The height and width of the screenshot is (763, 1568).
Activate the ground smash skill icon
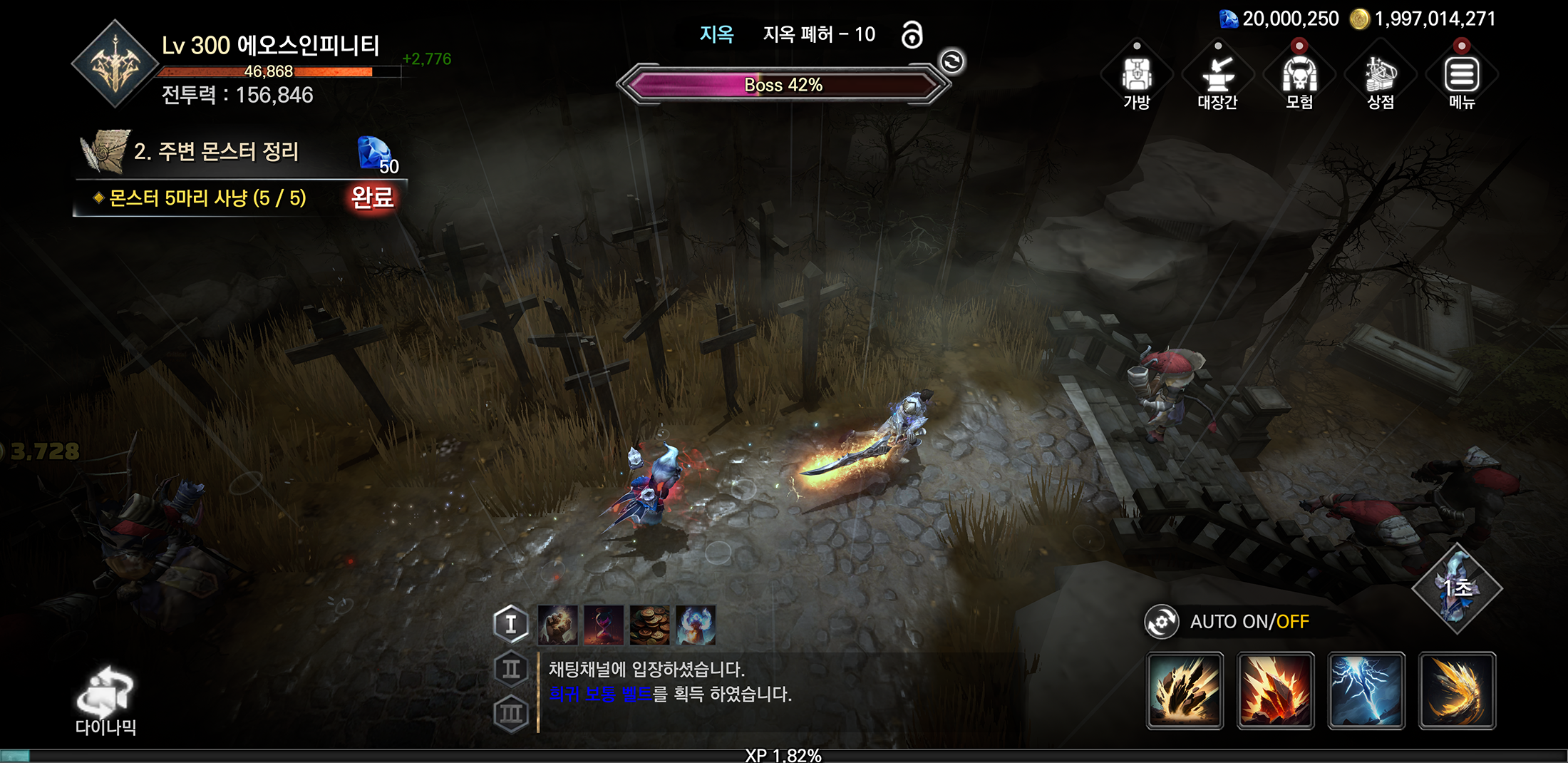[x=1185, y=690]
